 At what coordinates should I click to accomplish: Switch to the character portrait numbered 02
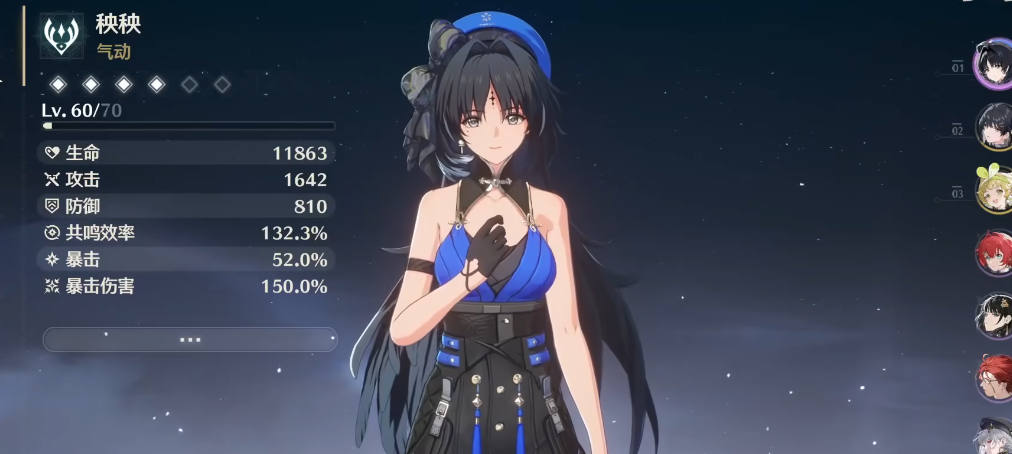point(994,127)
